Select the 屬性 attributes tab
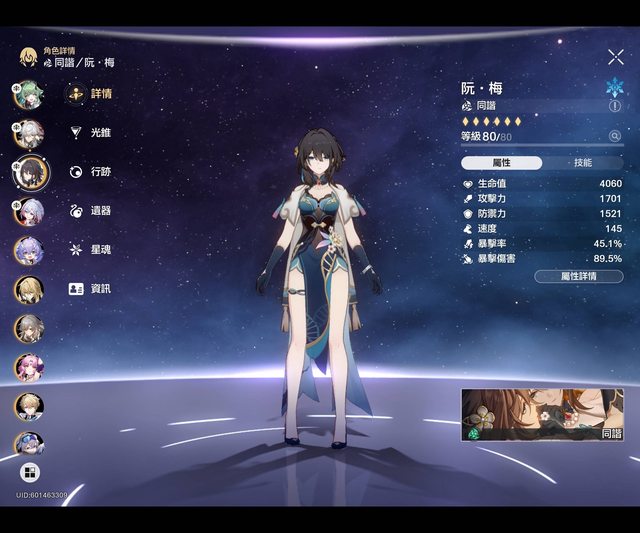 pyautogui.click(x=502, y=163)
